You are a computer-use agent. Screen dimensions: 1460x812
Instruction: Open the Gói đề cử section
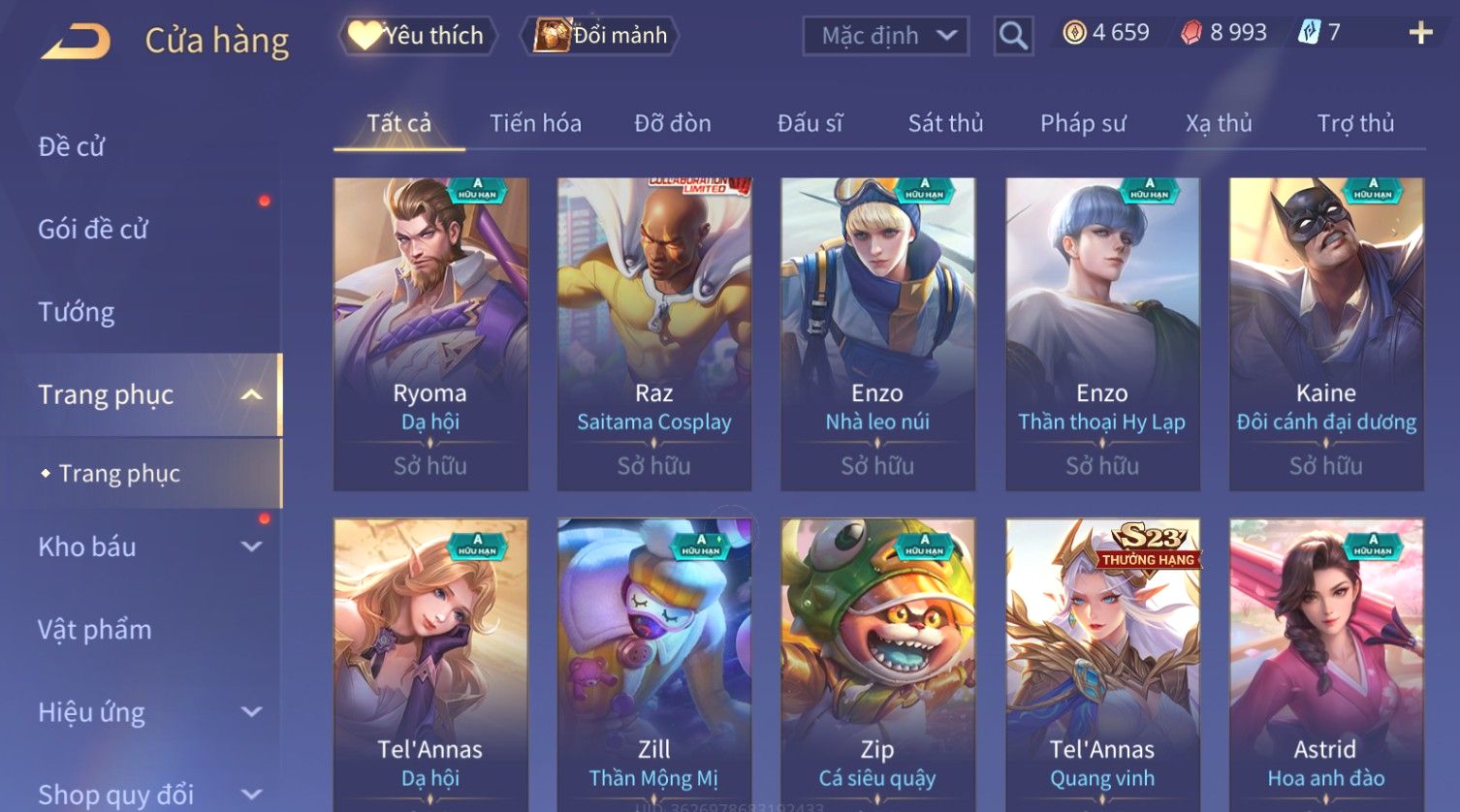coord(93,229)
